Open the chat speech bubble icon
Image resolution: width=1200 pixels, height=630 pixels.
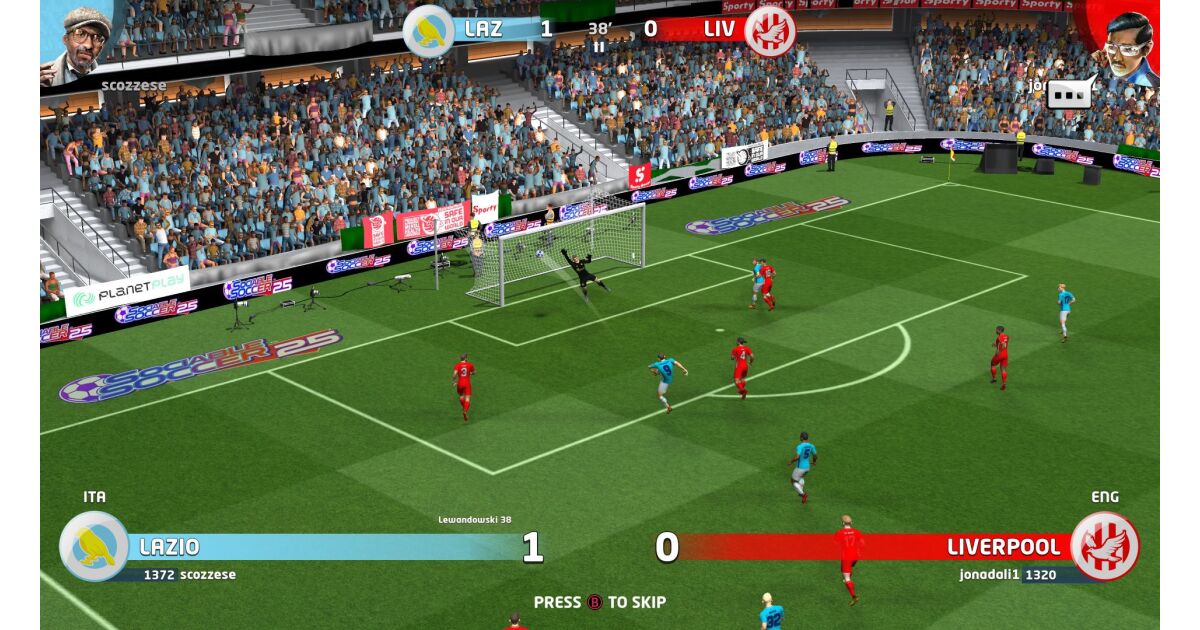[x=1070, y=93]
